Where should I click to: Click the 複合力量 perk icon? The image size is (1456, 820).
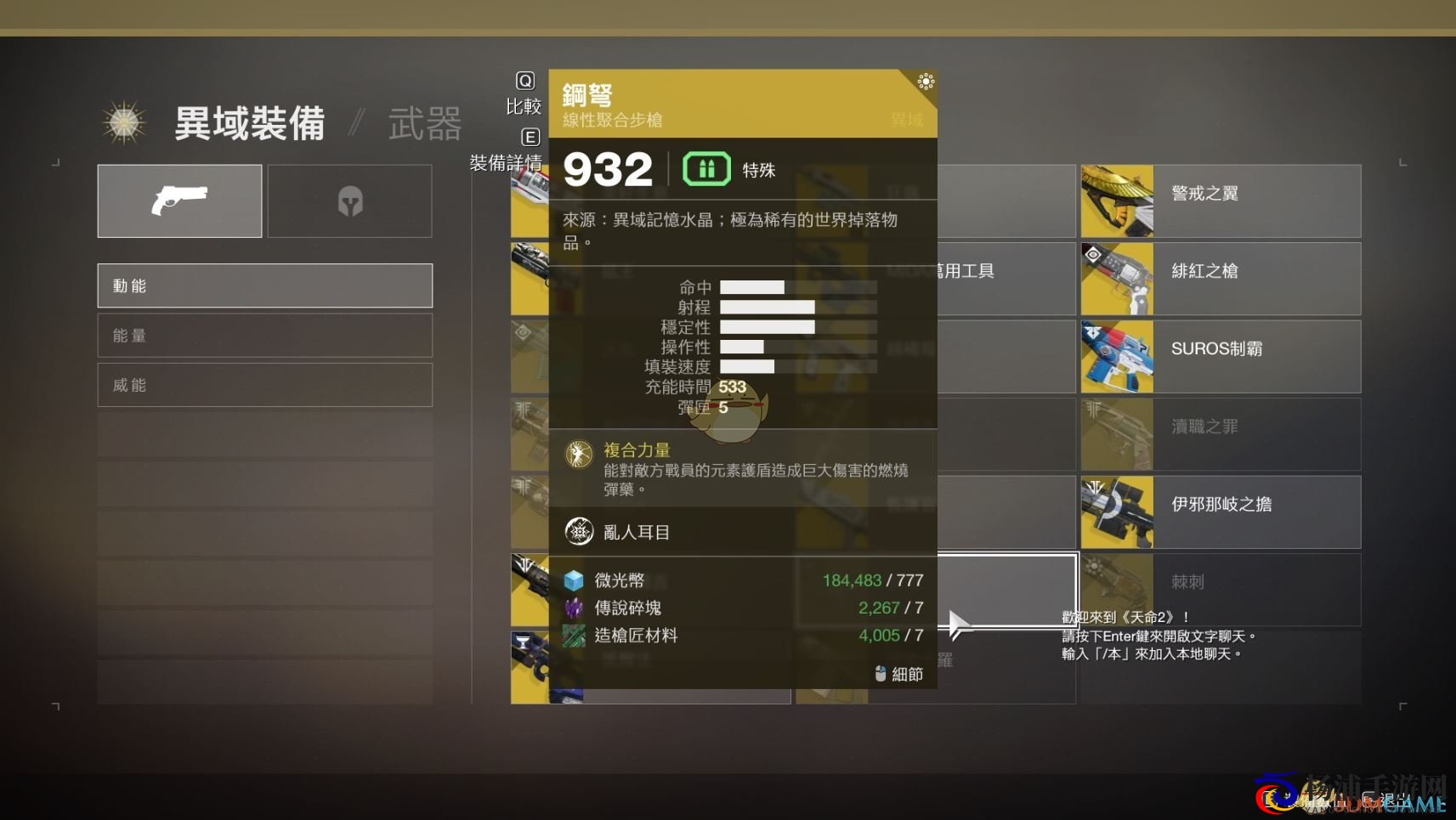579,453
